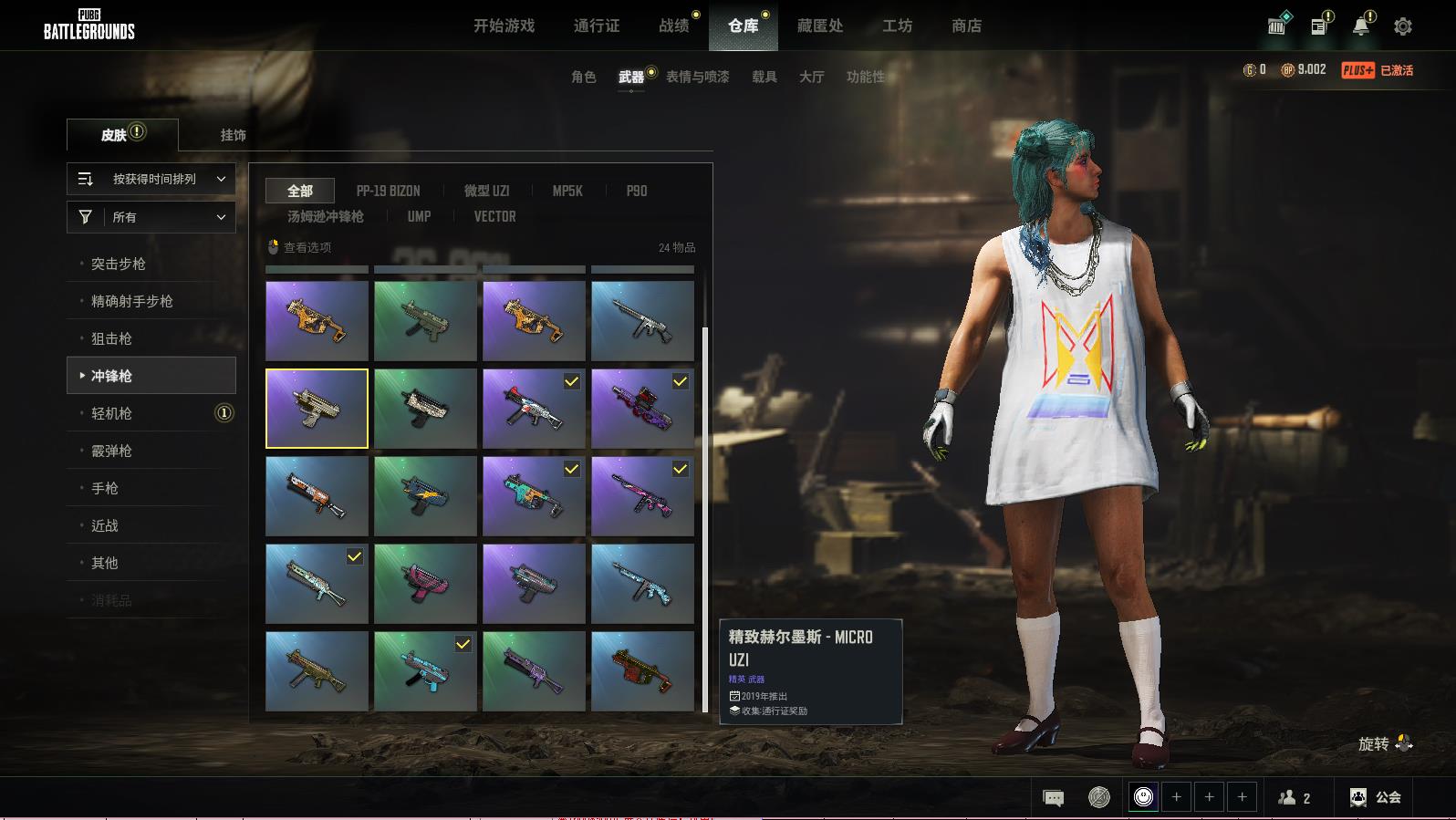The width and height of the screenshot is (1456, 820).
Task: Show the 霰弹枪 skins list
Action: 111,451
